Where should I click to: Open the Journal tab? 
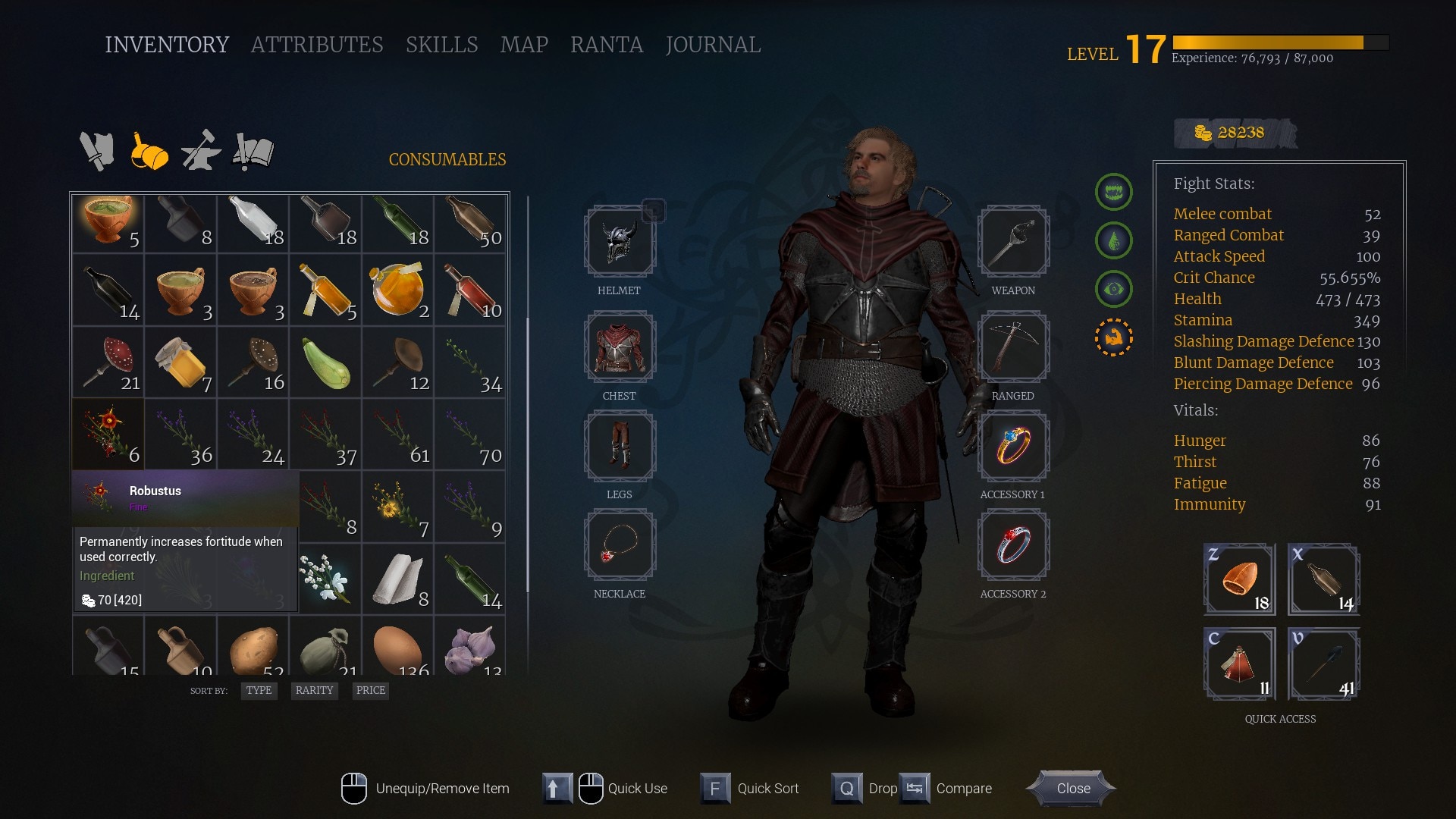(712, 45)
